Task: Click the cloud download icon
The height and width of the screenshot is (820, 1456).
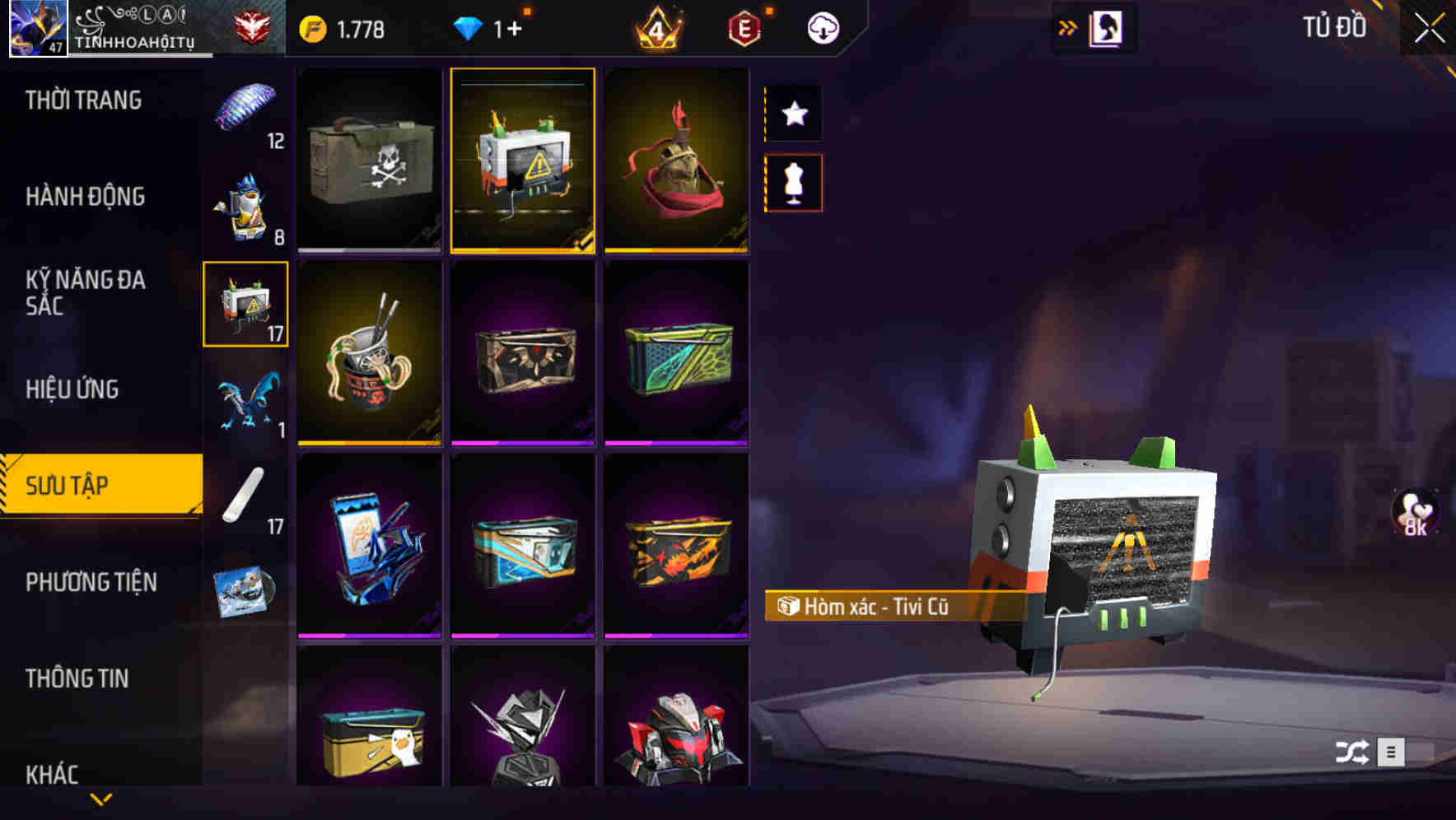Action: [823, 27]
